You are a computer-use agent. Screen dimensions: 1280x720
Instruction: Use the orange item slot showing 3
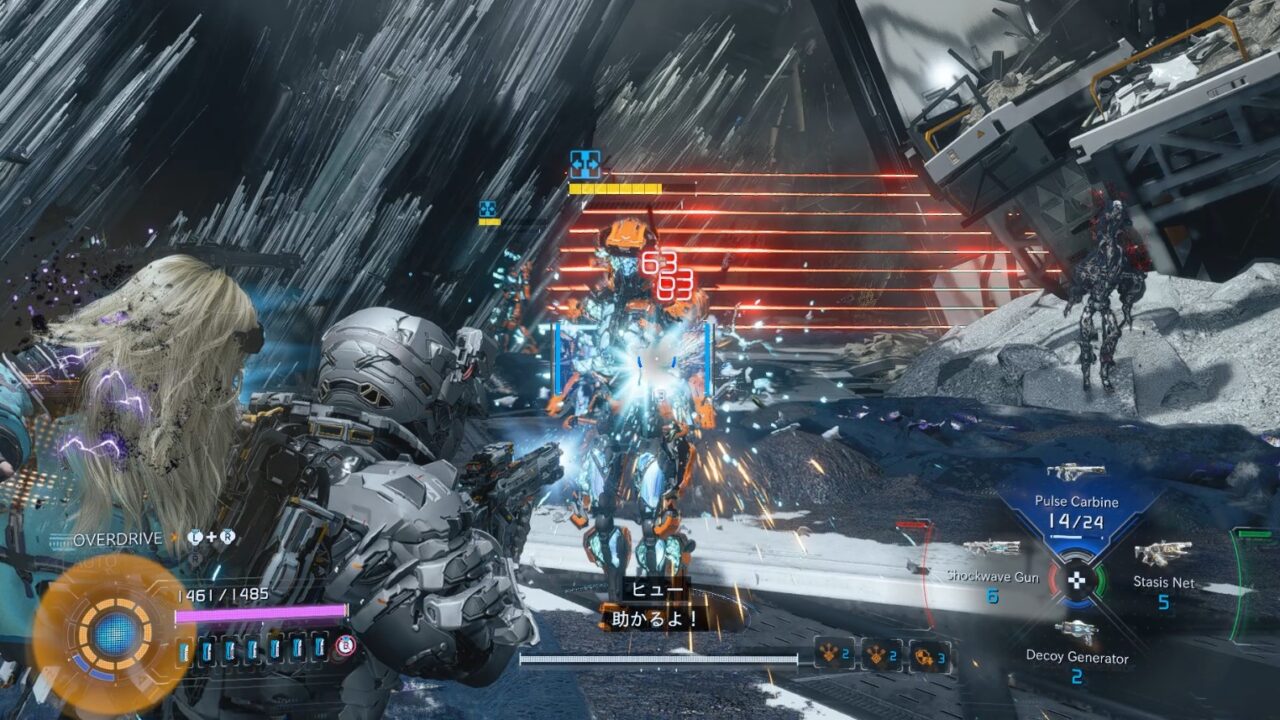[930, 654]
